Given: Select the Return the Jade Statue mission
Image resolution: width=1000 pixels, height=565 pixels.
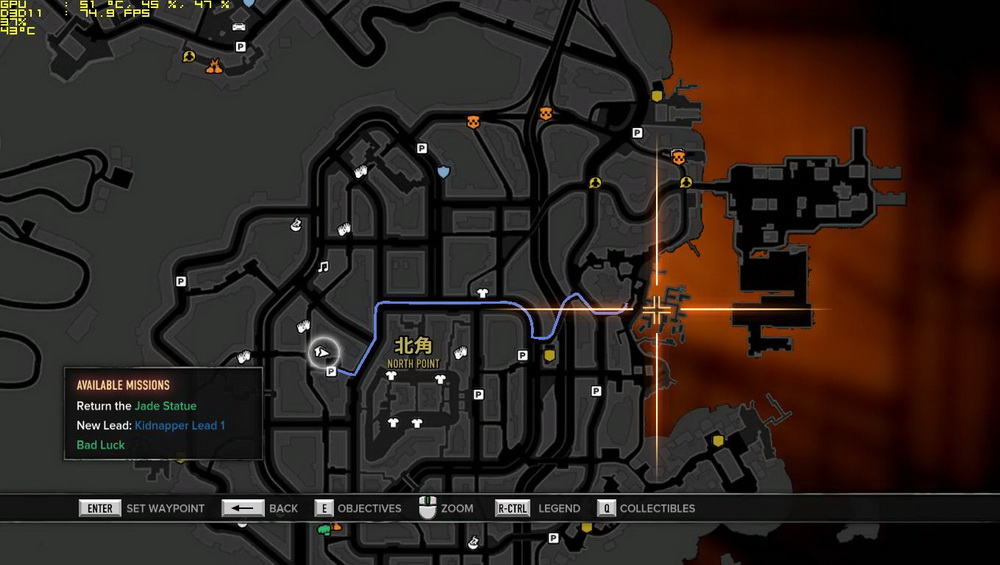Looking at the screenshot, I should [136, 406].
